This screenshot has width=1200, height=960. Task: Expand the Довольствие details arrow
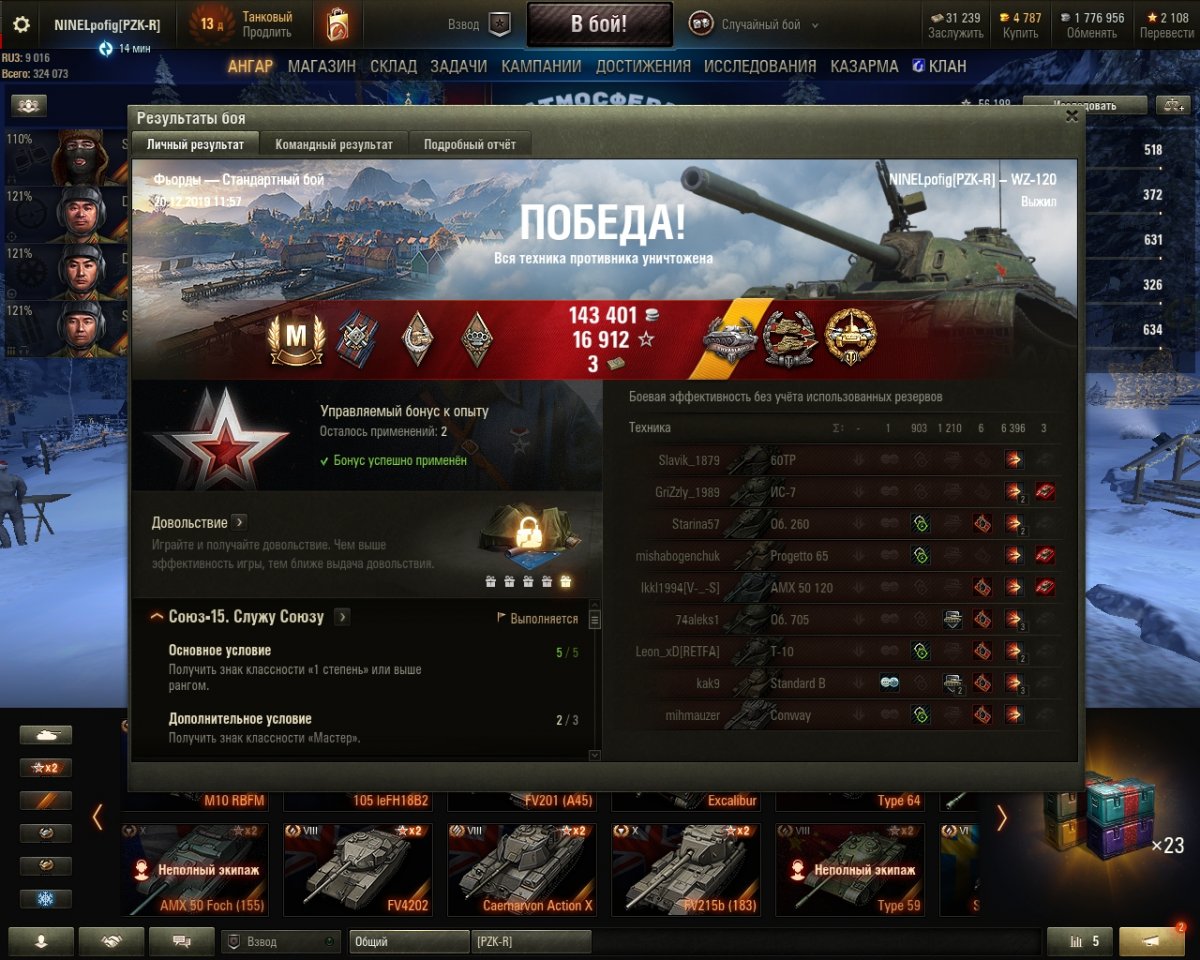pyautogui.click(x=239, y=522)
